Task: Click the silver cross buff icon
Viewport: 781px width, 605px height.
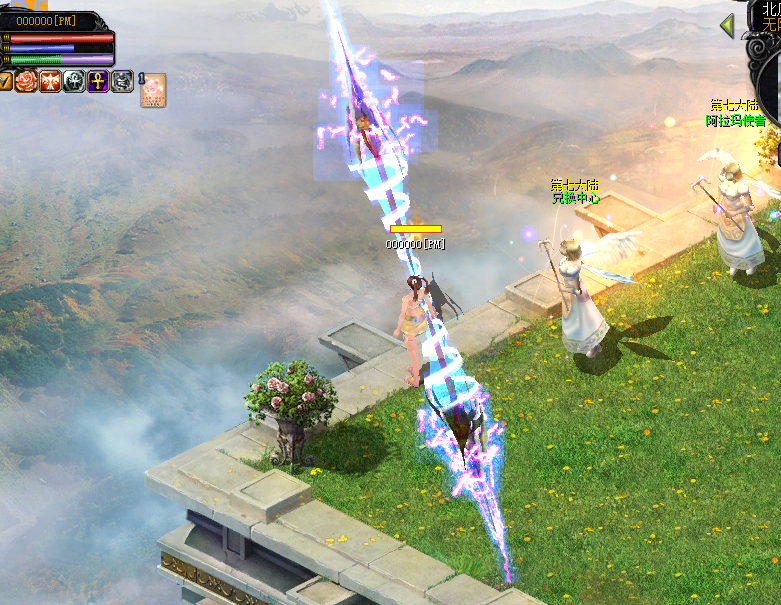Action: [x=75, y=81]
